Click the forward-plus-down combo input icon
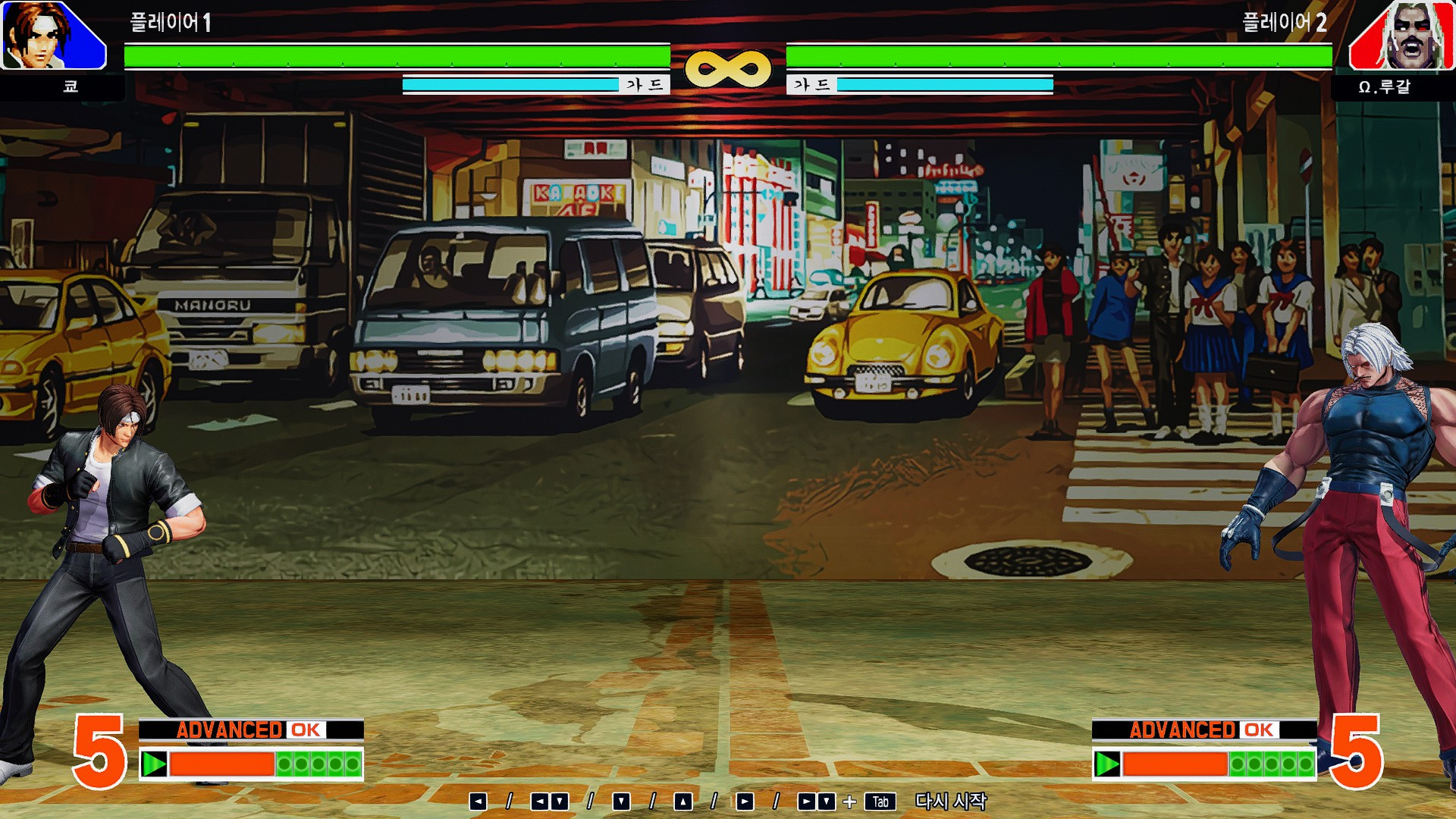The height and width of the screenshot is (819, 1456). tap(815, 800)
